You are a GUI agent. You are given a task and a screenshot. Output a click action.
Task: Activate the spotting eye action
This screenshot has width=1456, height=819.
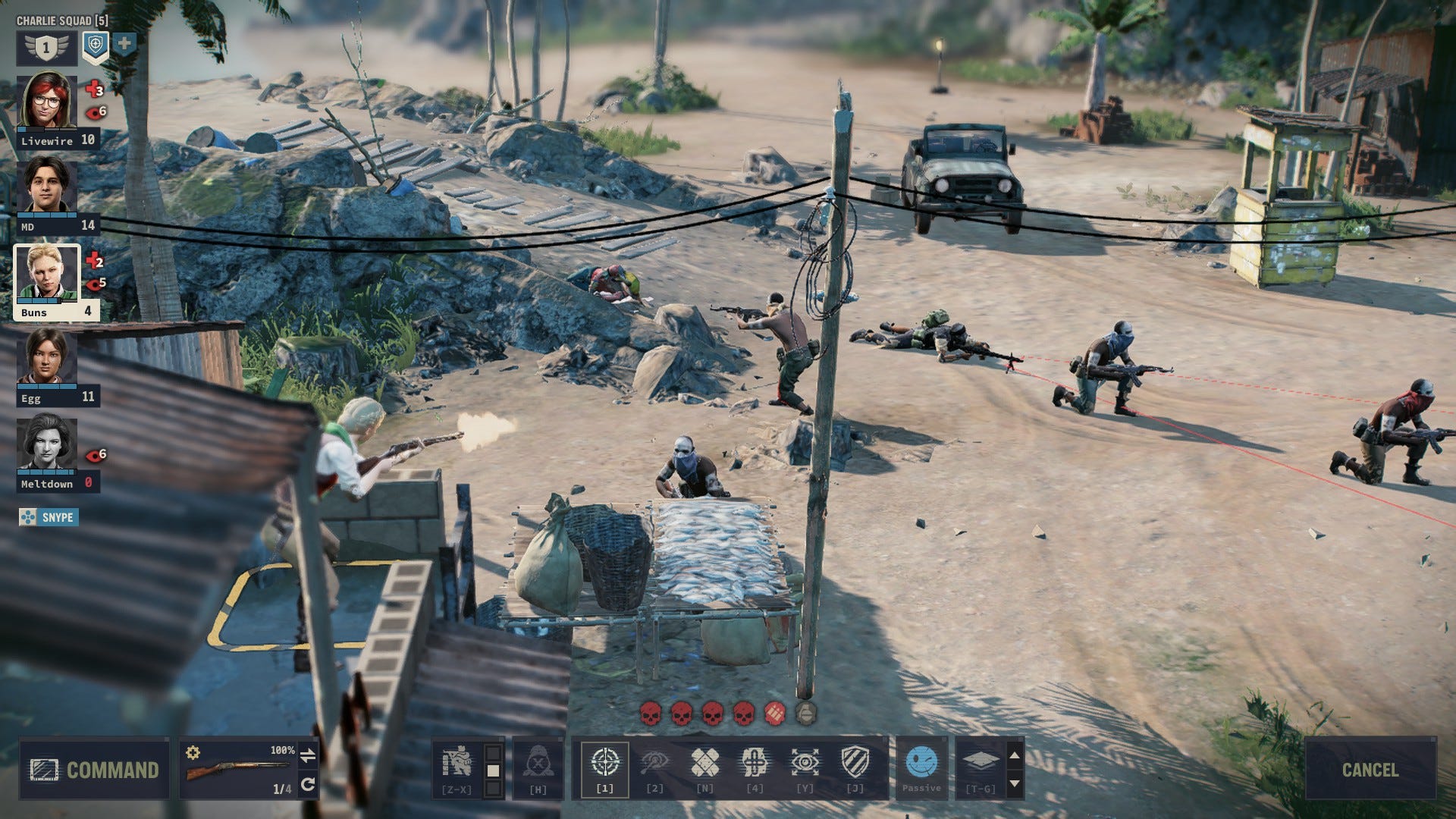point(805,760)
